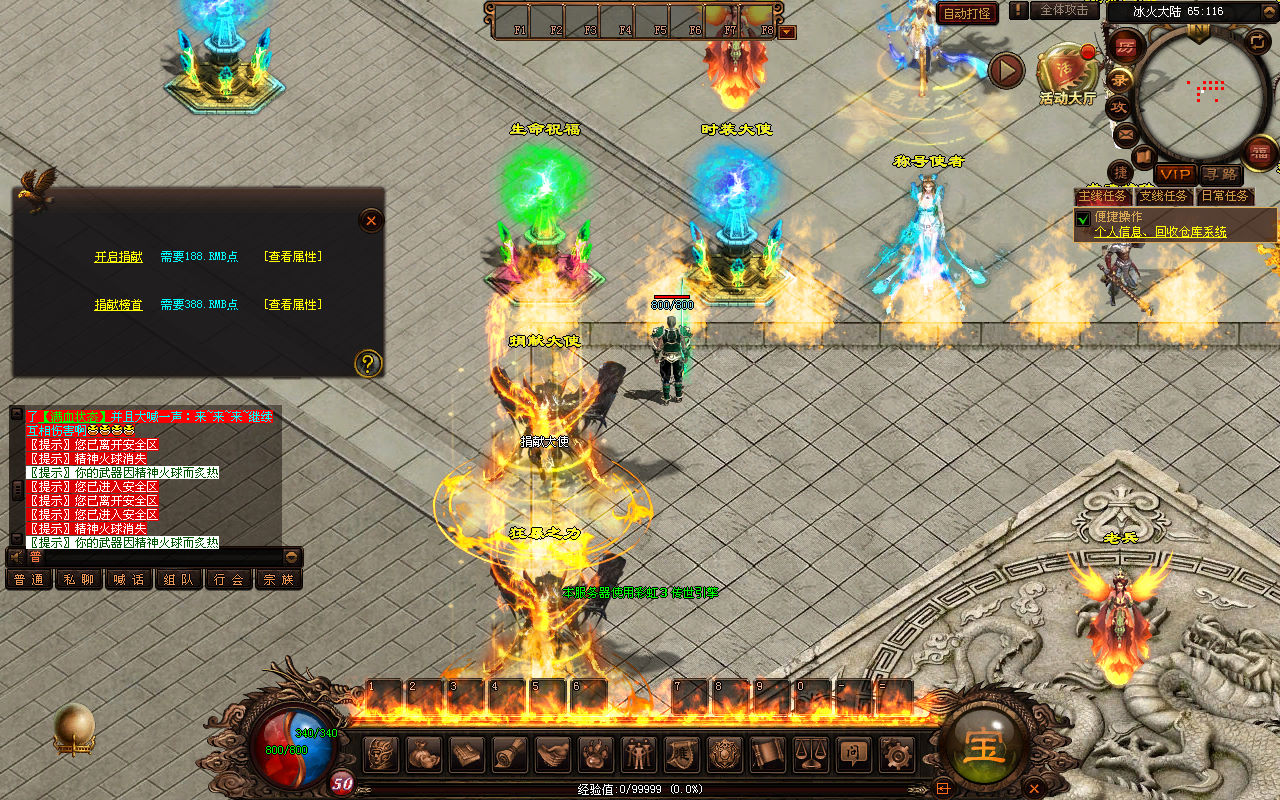Toggle 自动打怪 auto-fight button
Screen dimensions: 1280x800
[967, 14]
